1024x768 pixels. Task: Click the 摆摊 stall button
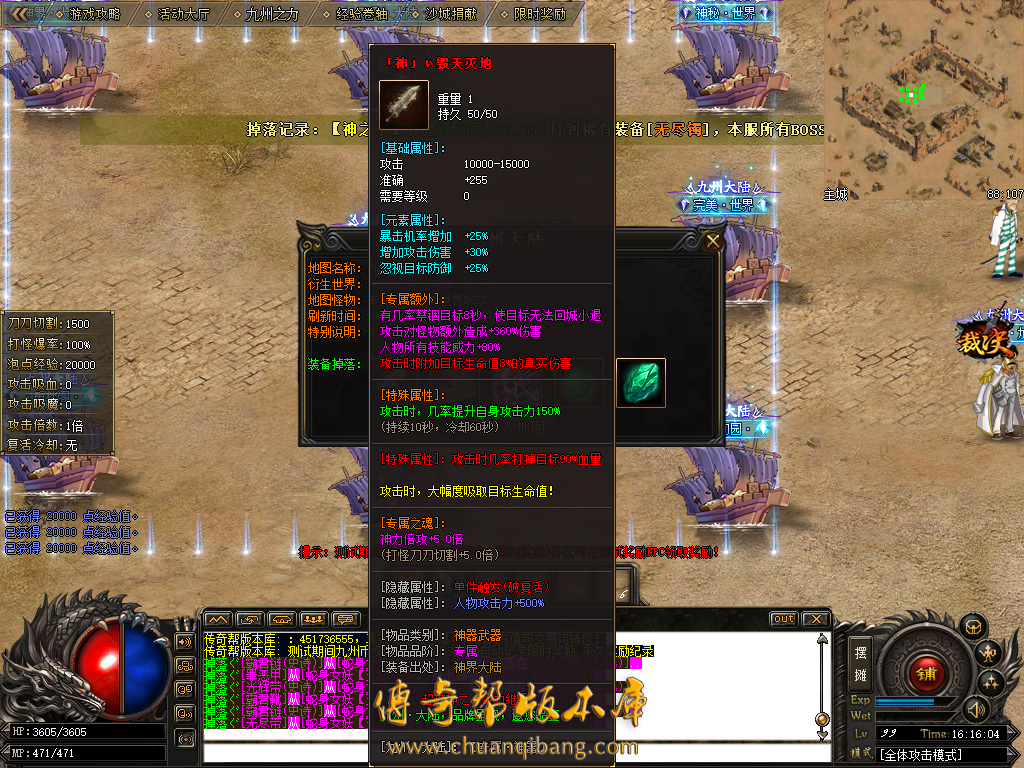coord(860,664)
